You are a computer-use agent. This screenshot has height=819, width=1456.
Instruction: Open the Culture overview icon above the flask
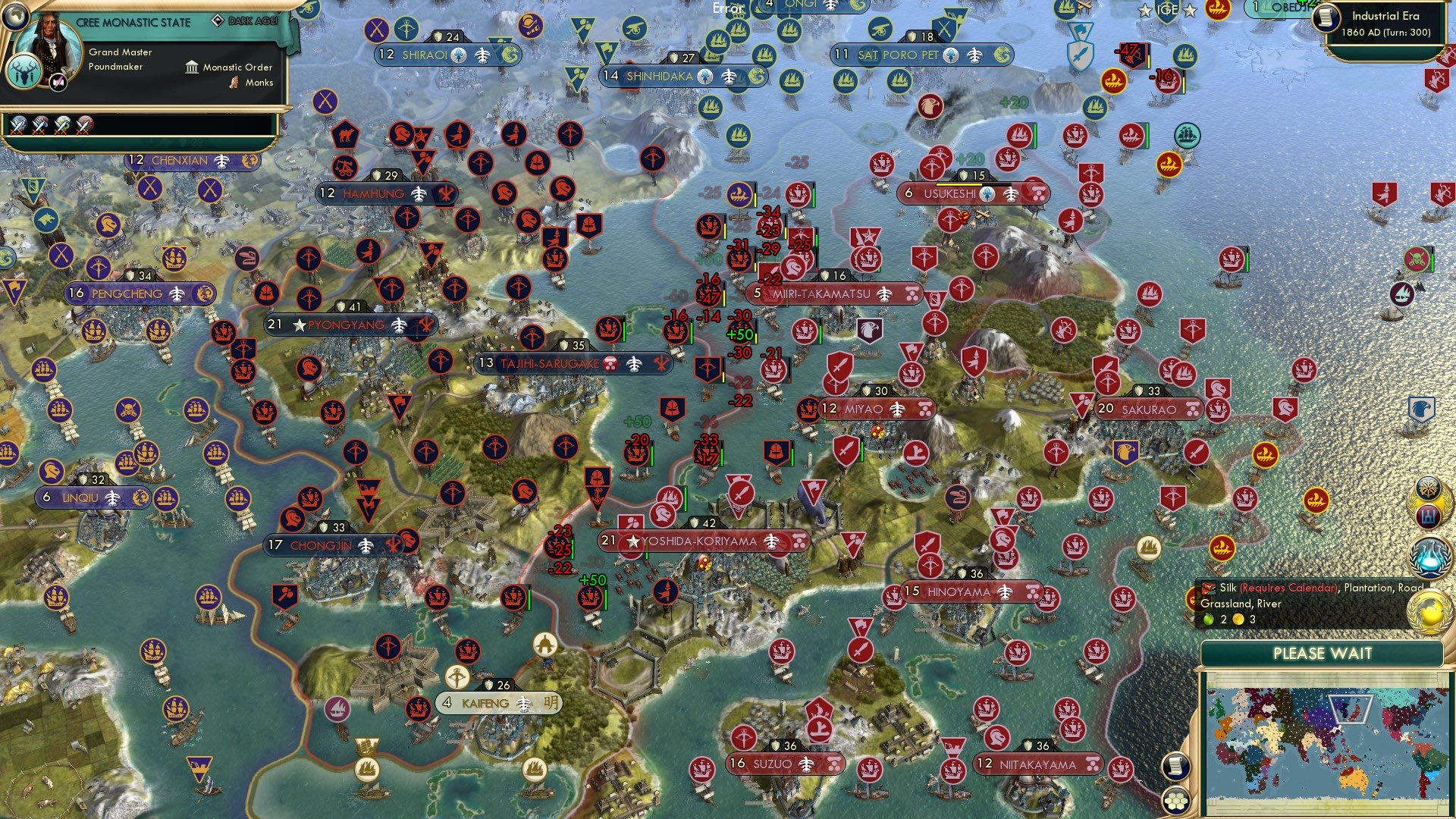1428,517
